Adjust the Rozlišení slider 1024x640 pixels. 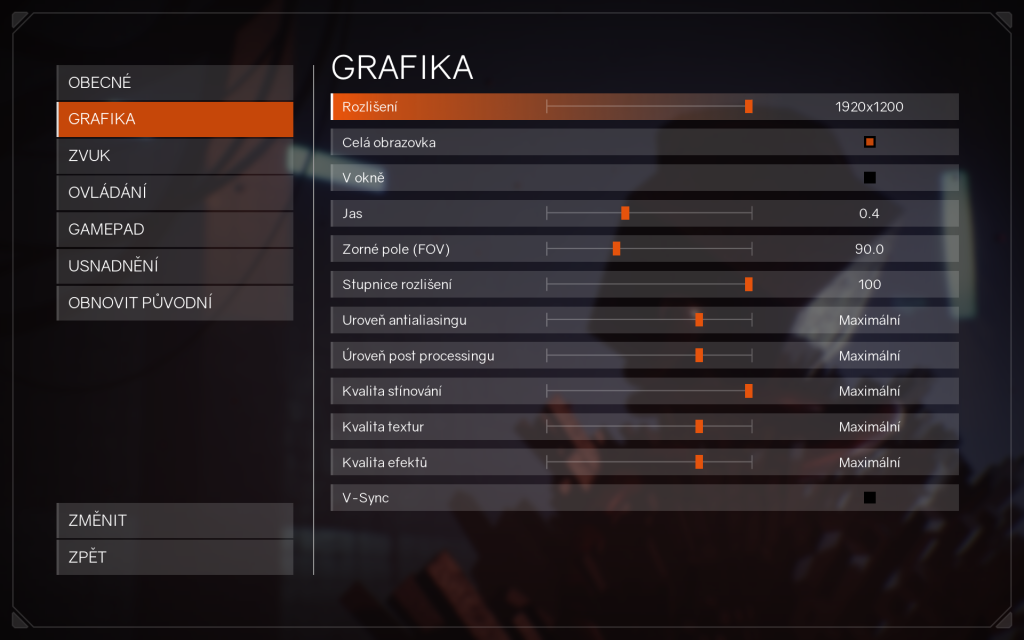tap(748, 106)
